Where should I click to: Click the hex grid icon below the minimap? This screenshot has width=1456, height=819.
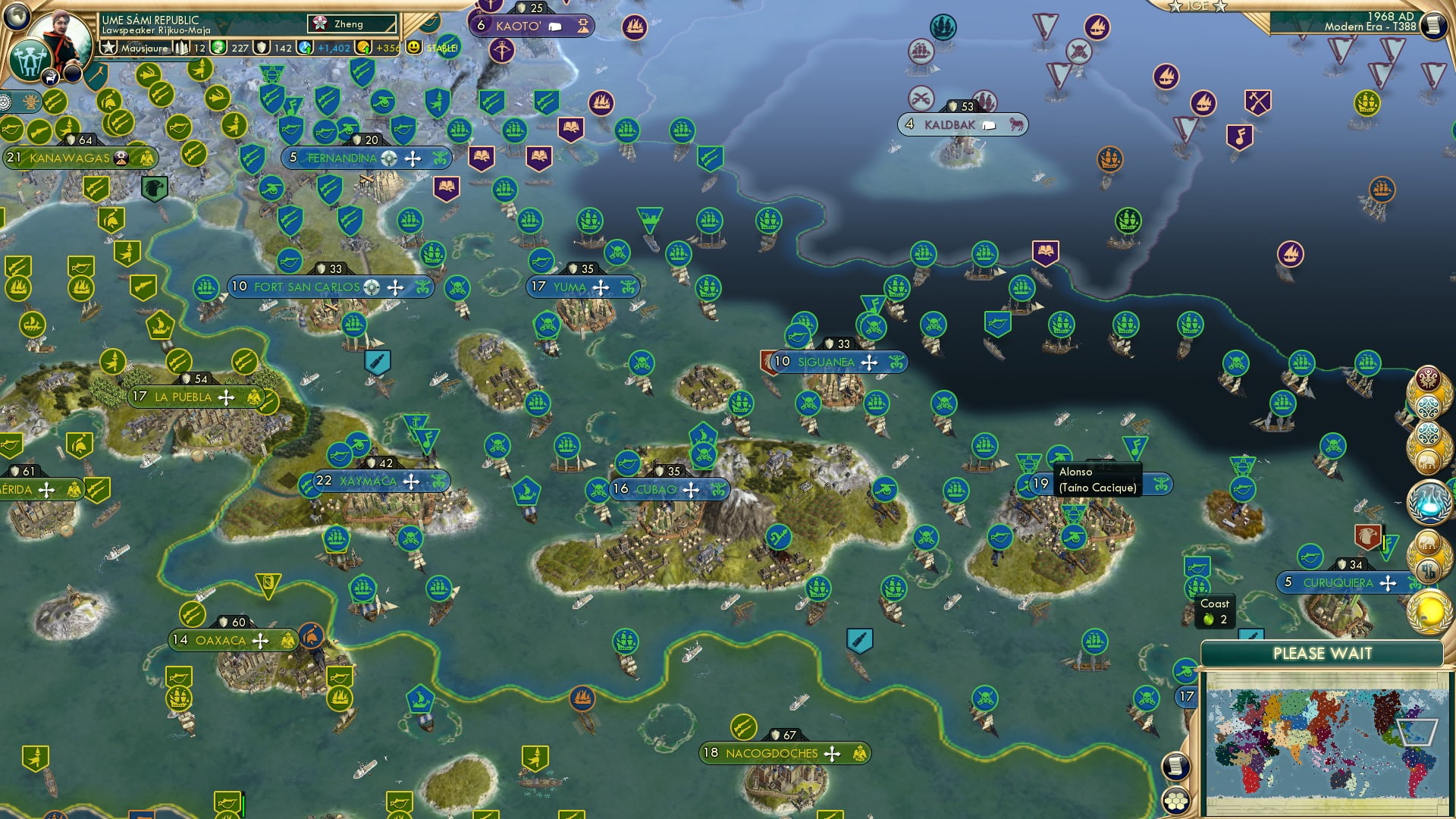(x=1175, y=800)
